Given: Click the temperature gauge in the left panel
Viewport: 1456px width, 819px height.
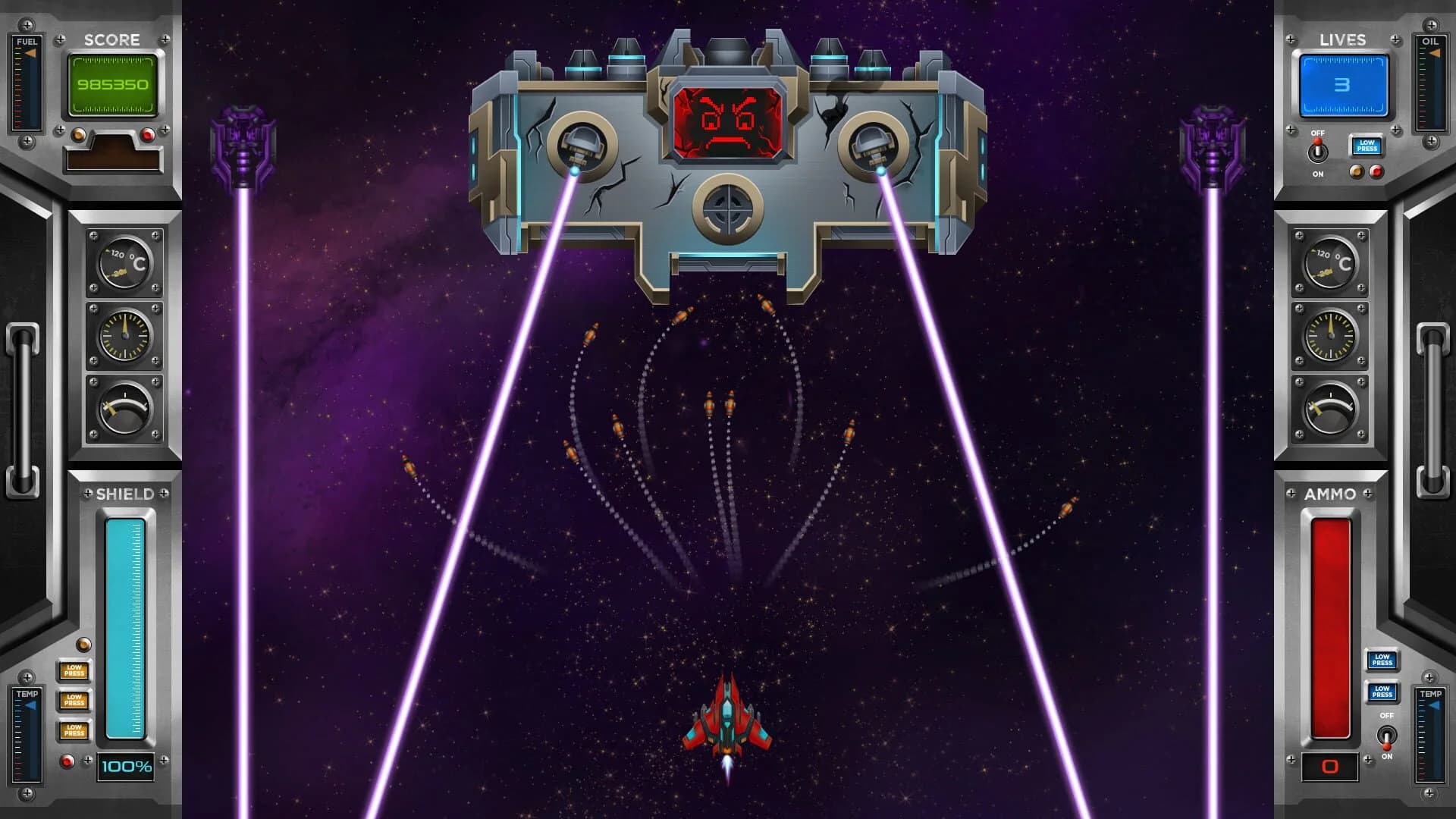Looking at the screenshot, I should tap(124, 264).
